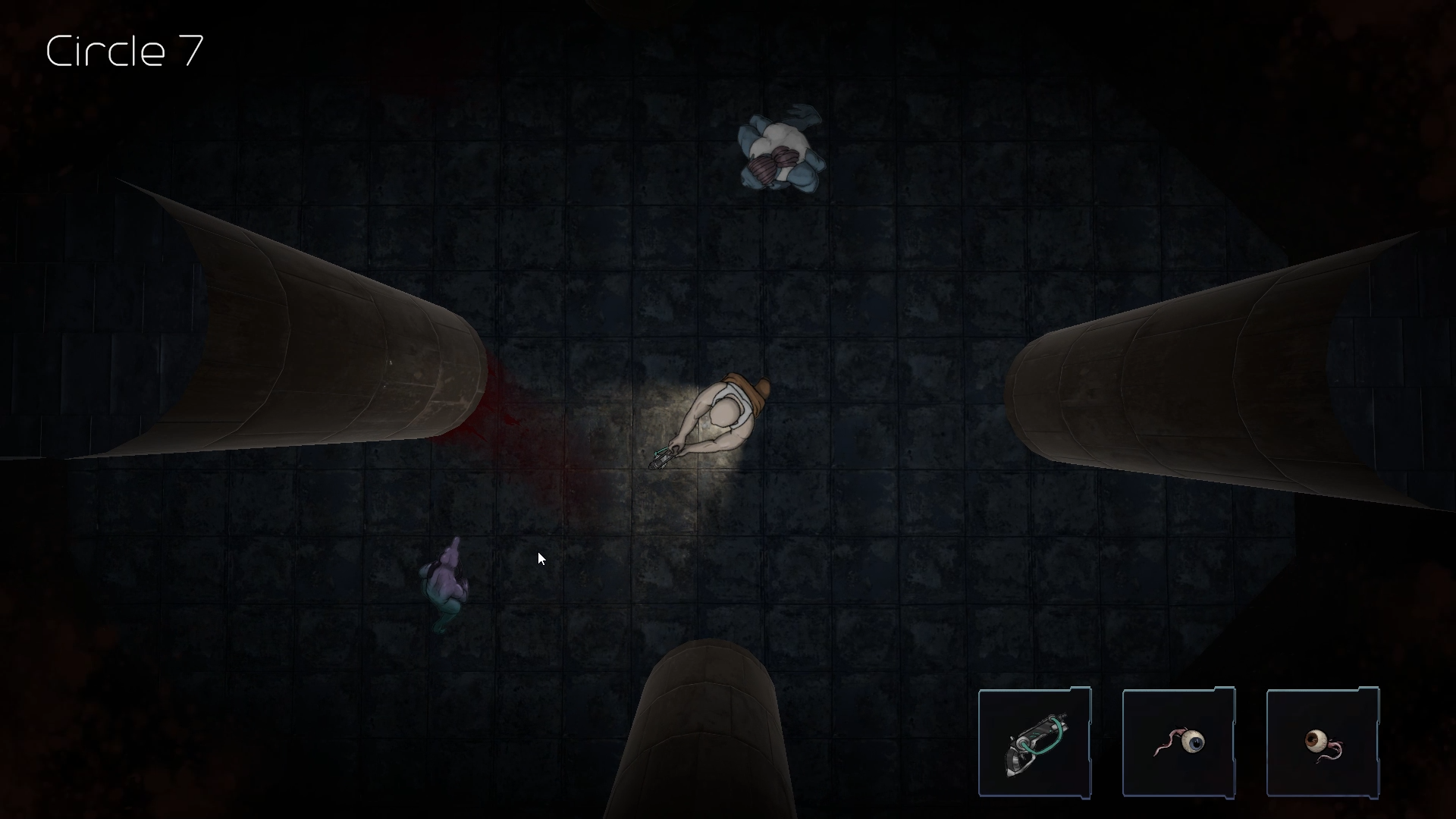The image size is (1456, 819).
Task: Choose the blue-iris eyeball item slot
Action: pyautogui.click(x=1178, y=742)
